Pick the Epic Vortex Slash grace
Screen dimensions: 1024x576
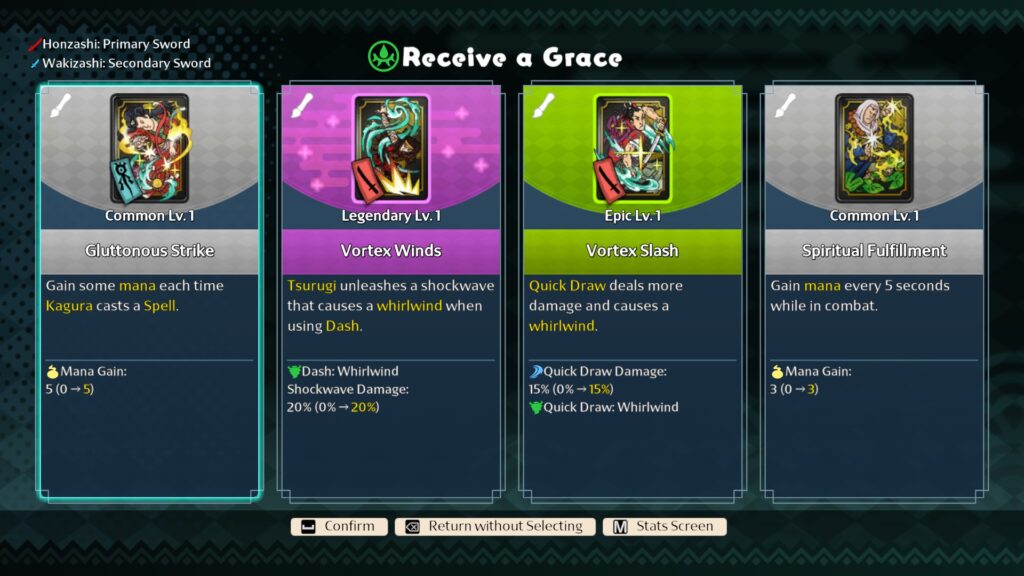(x=632, y=290)
